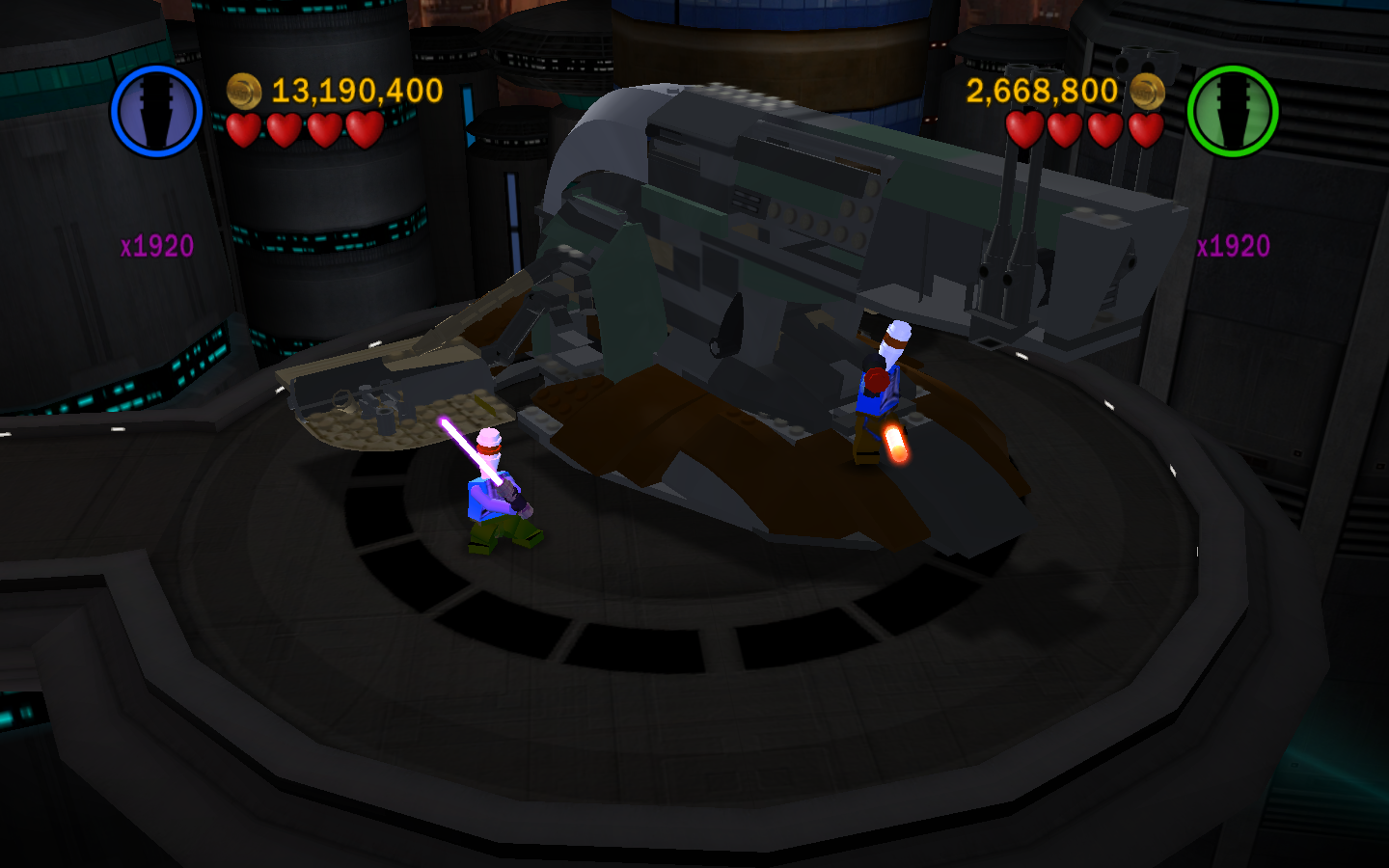
Task: Select player two's green character portrait
Action: (x=1232, y=111)
